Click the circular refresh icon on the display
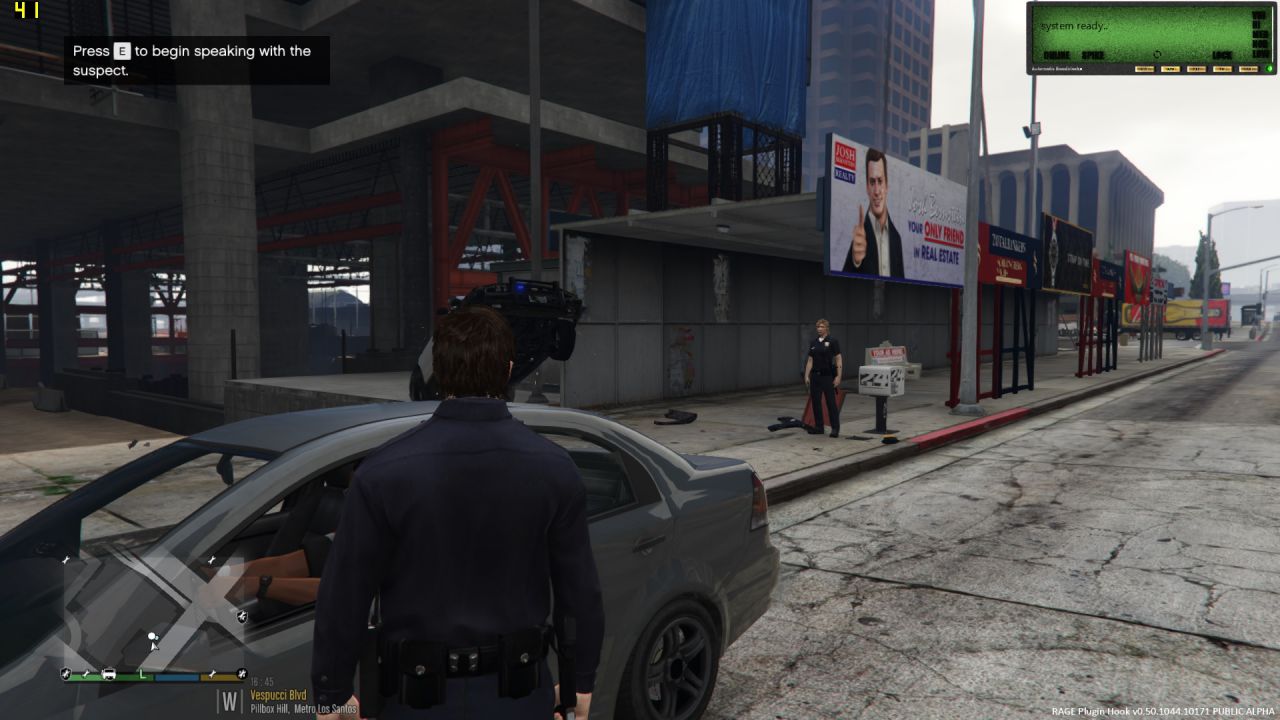The height and width of the screenshot is (720, 1280). pyautogui.click(x=1157, y=55)
